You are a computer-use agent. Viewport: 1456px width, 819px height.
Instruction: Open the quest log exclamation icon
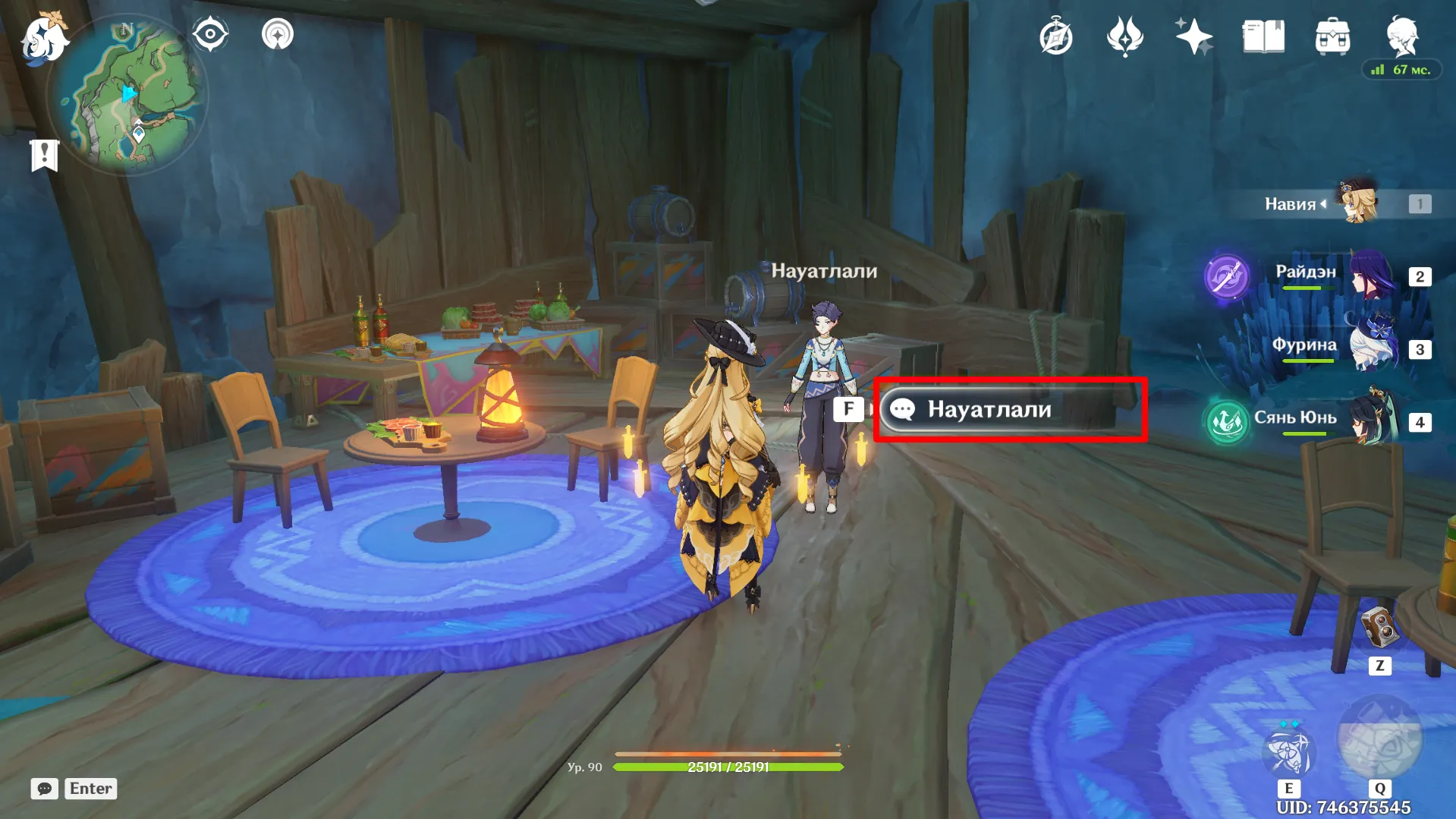click(44, 156)
